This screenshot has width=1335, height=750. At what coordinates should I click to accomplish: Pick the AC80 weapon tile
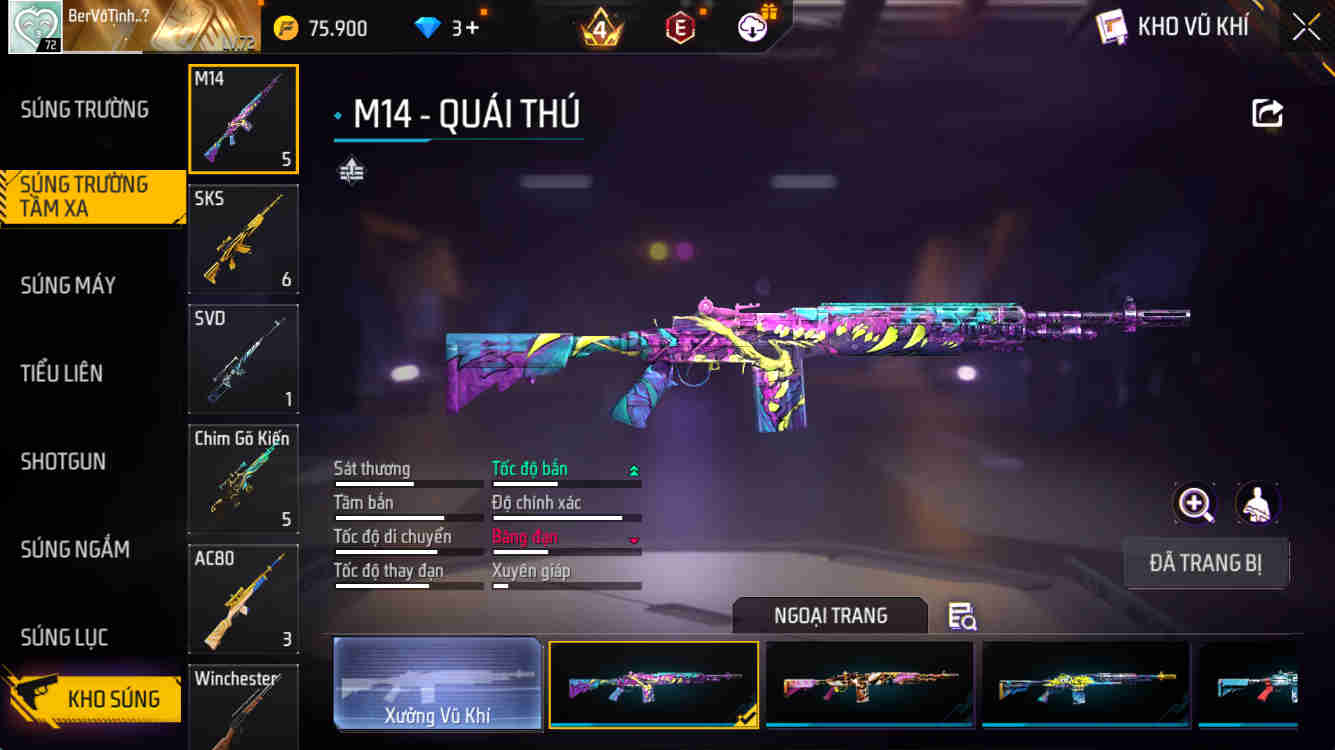coord(243,598)
